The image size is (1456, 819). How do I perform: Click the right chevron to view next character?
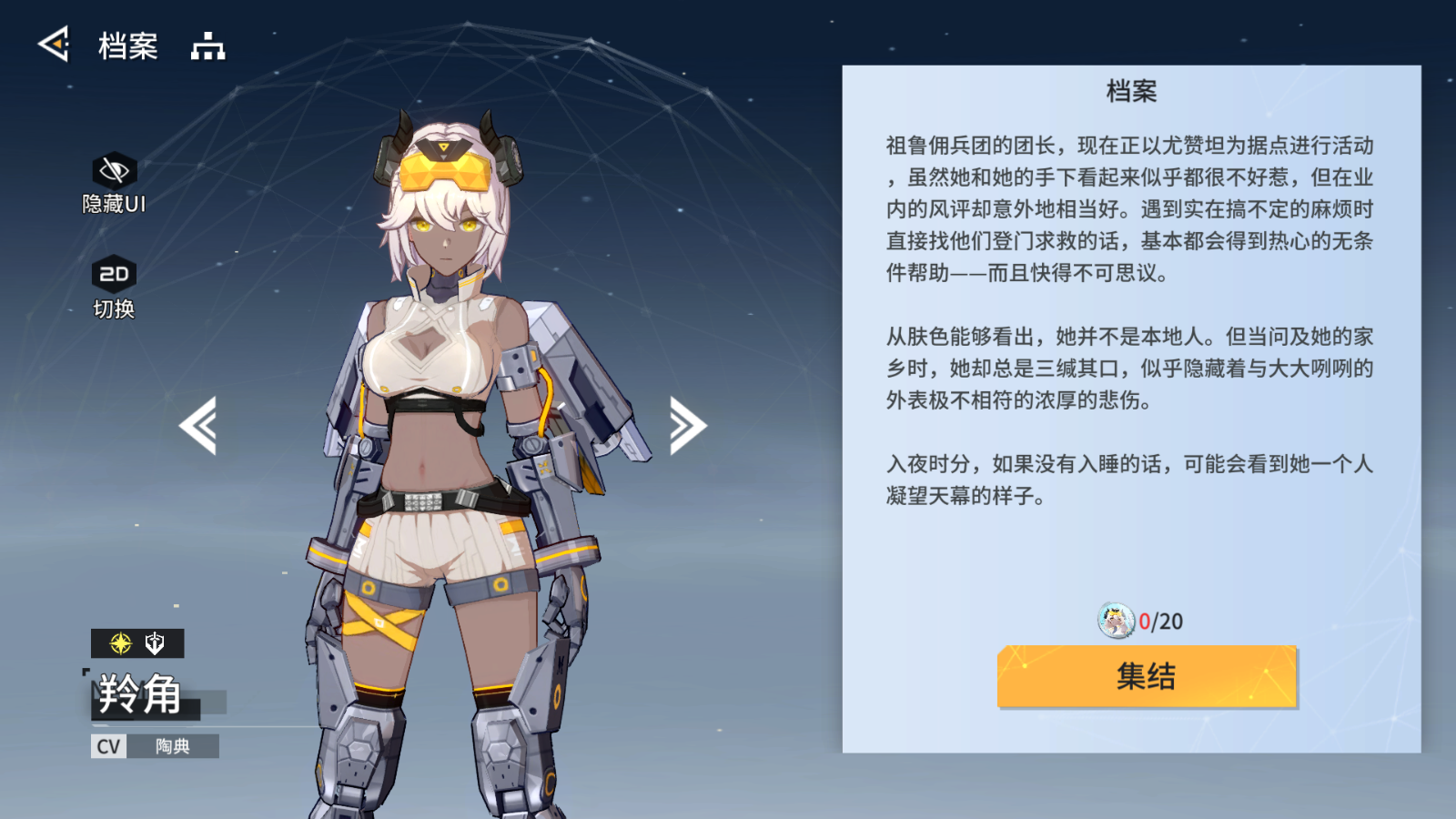685,424
